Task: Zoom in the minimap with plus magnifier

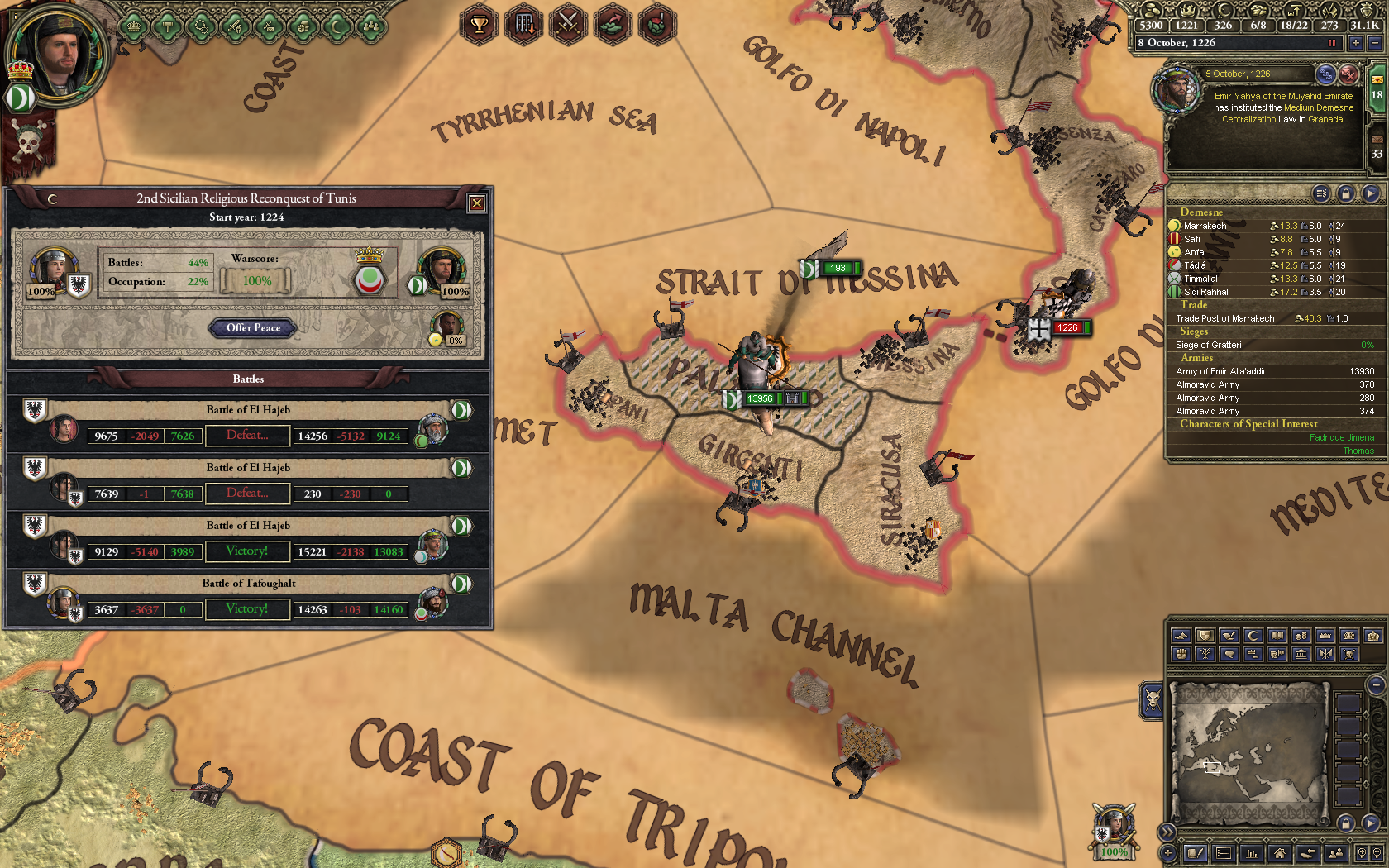Action: [x=1363, y=853]
